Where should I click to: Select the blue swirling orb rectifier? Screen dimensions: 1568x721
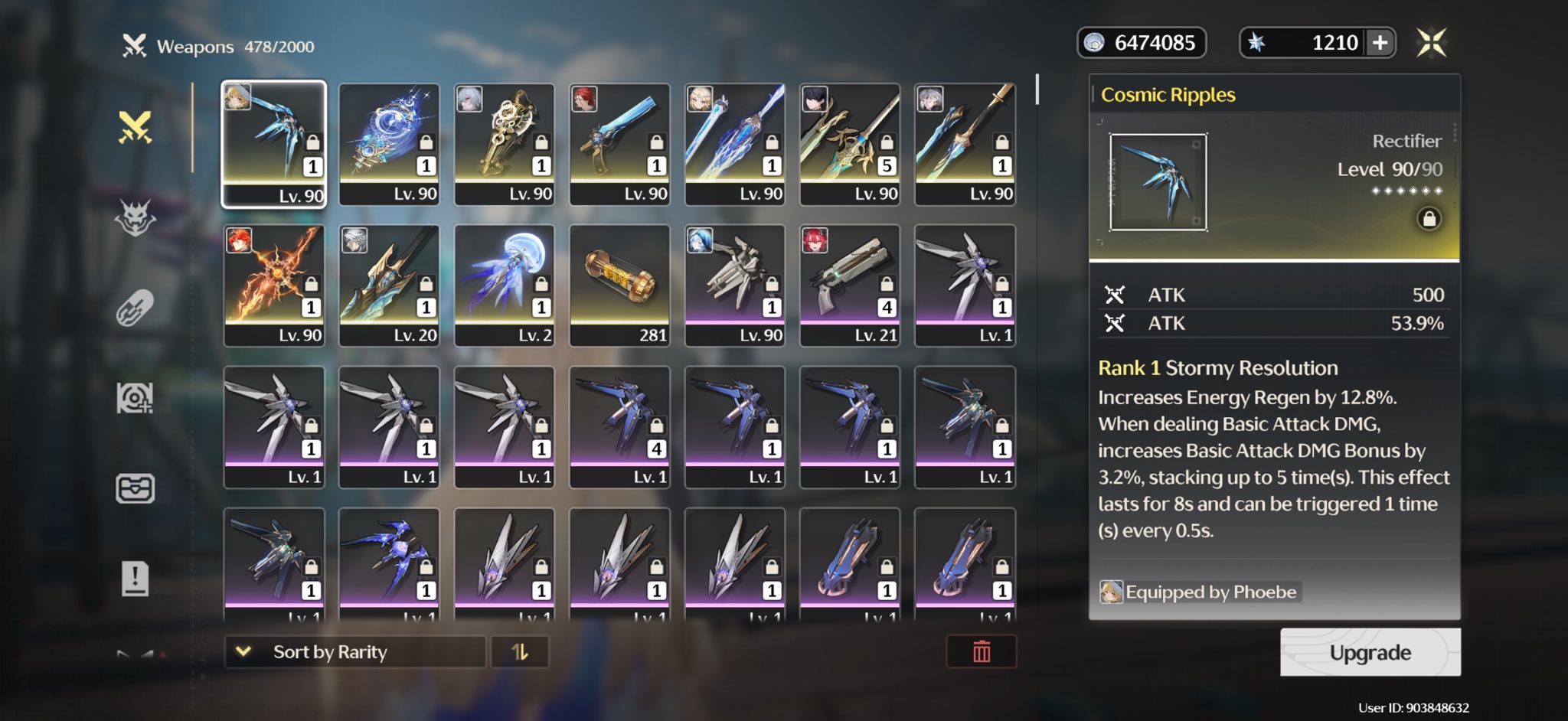coord(389,144)
